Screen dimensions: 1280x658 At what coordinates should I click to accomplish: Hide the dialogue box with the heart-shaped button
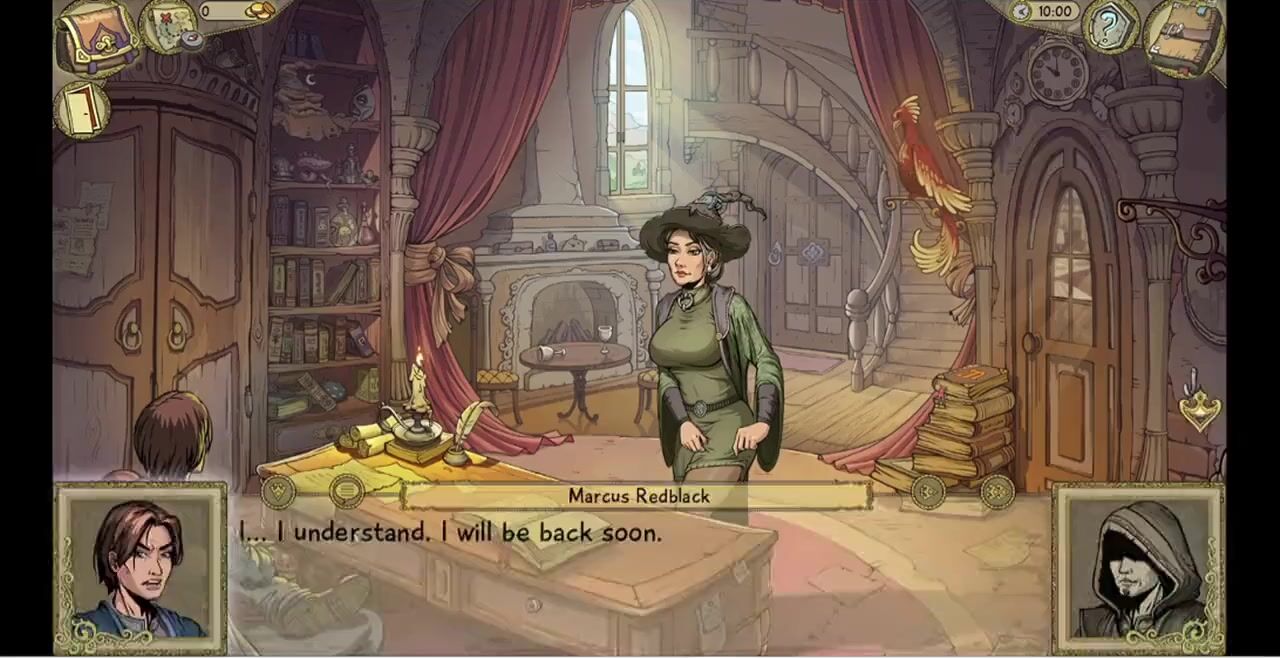click(x=278, y=491)
